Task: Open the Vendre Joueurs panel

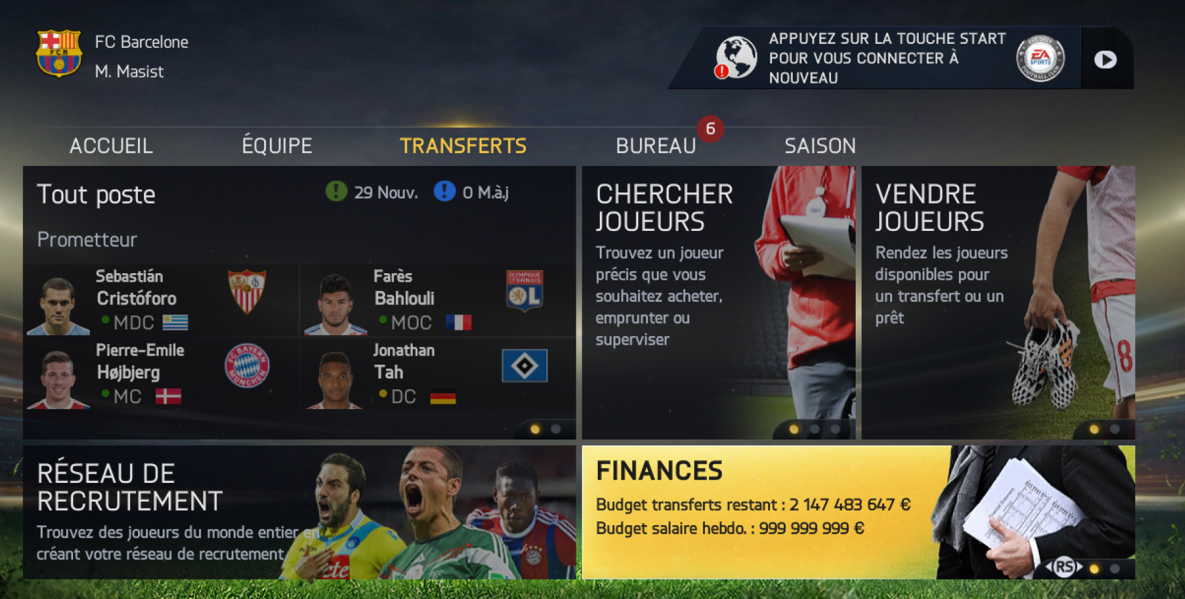Action: coord(997,300)
